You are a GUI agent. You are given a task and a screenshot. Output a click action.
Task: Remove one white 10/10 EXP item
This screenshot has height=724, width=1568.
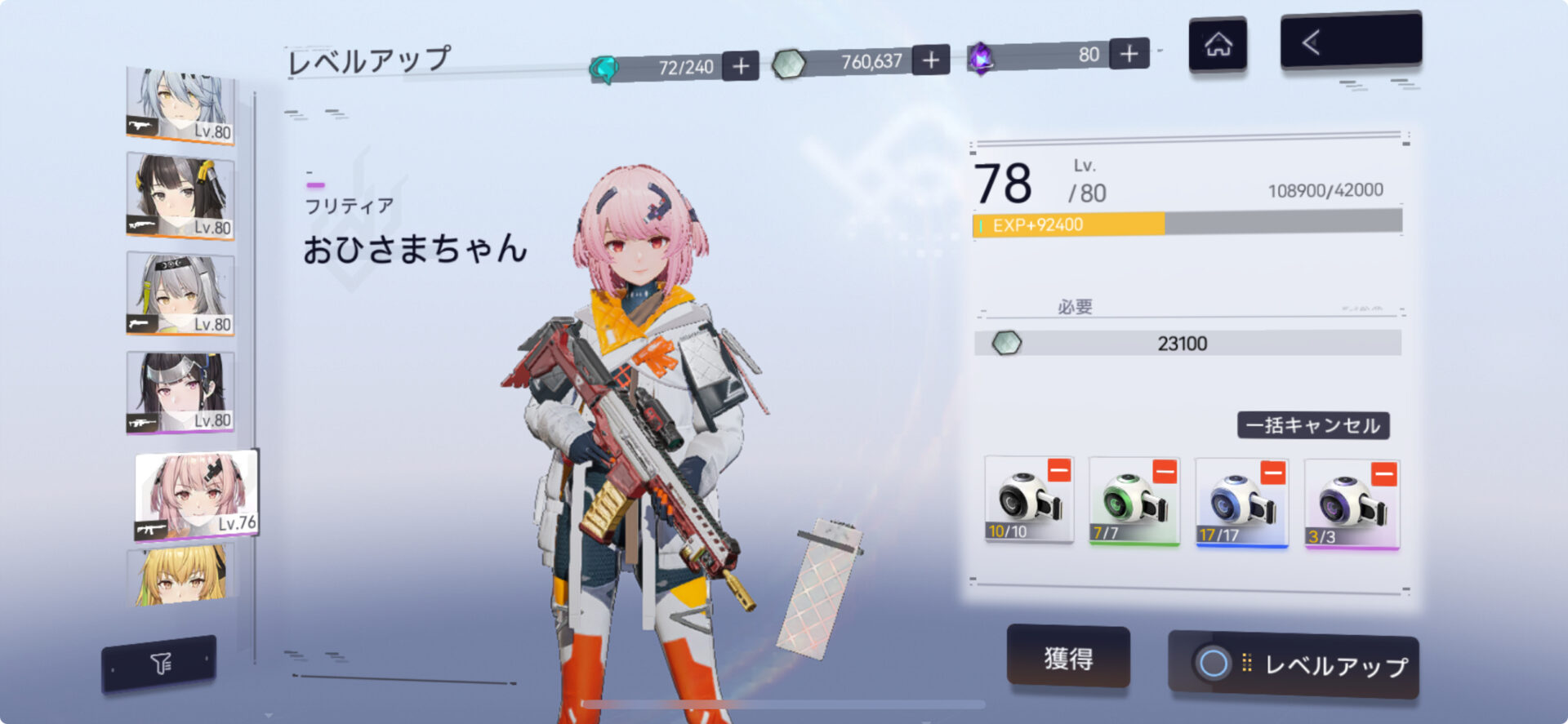click(x=1058, y=470)
